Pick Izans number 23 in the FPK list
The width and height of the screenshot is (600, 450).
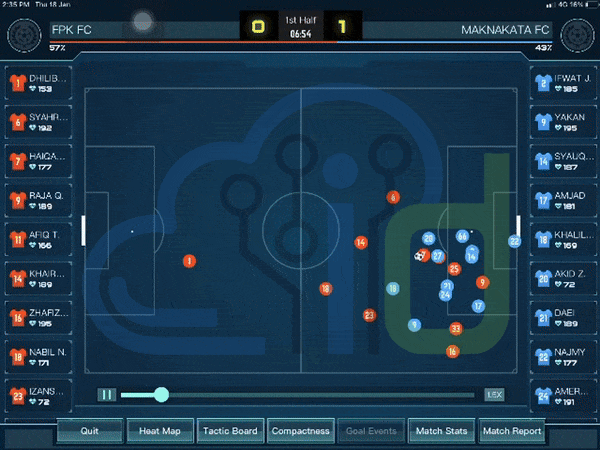pyautogui.click(x=37, y=395)
